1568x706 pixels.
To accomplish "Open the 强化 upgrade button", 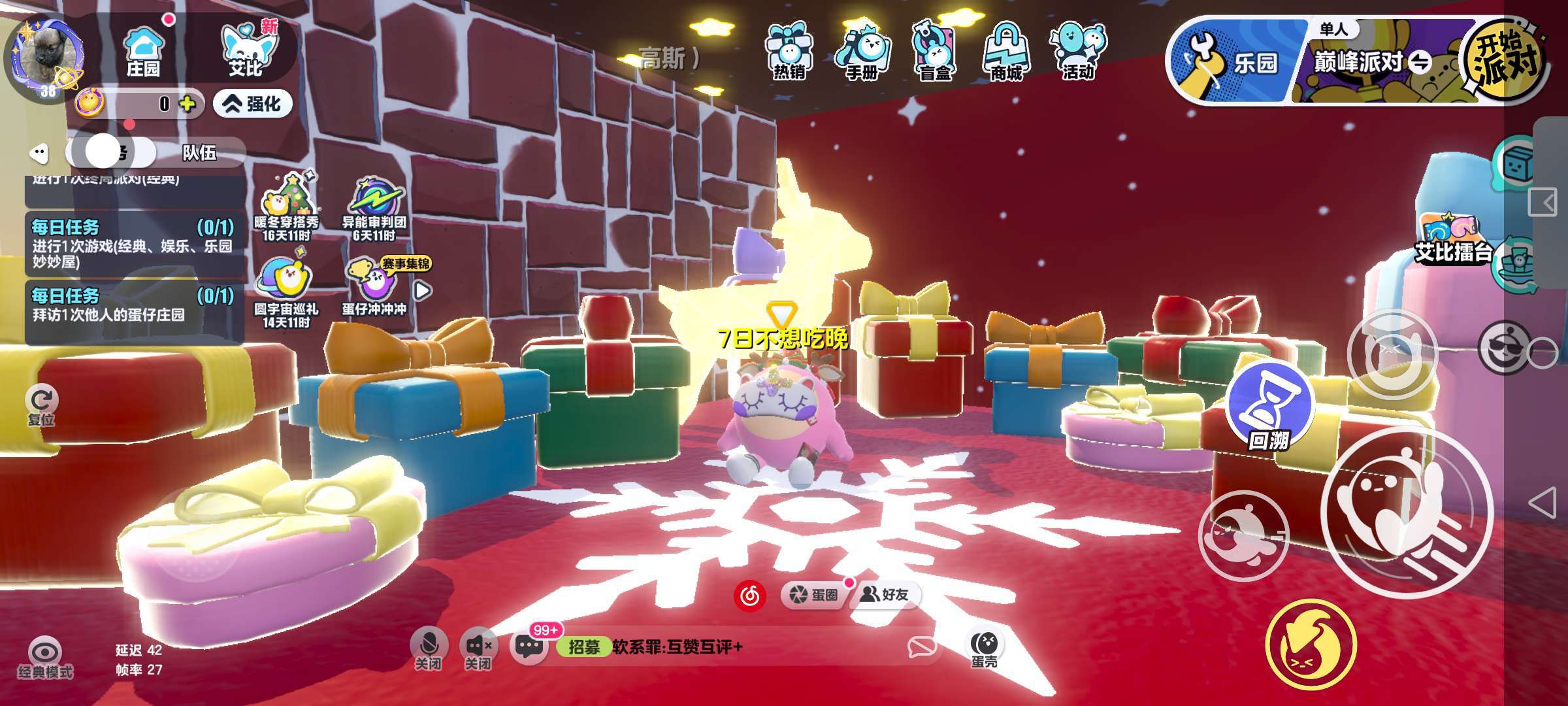I will point(253,104).
